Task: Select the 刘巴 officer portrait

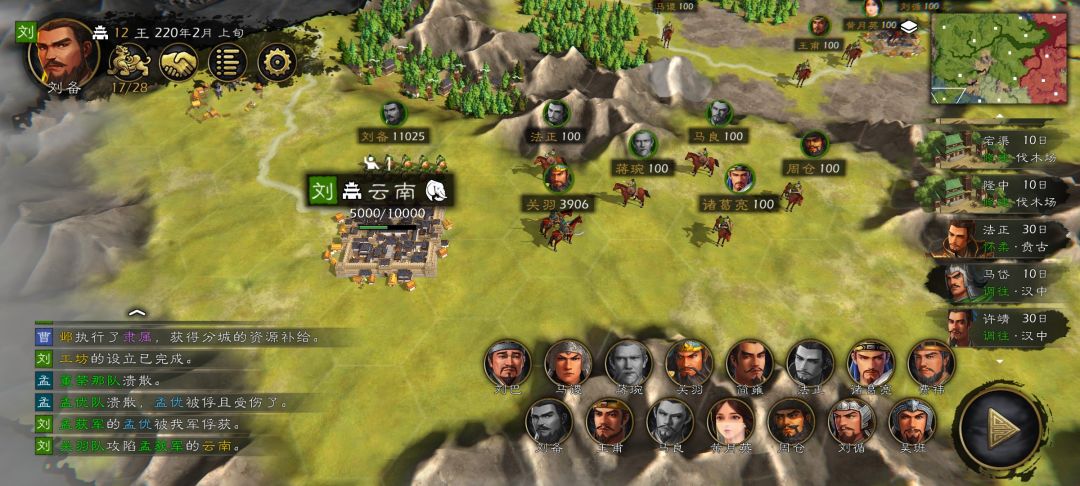Action: pyautogui.click(x=507, y=363)
